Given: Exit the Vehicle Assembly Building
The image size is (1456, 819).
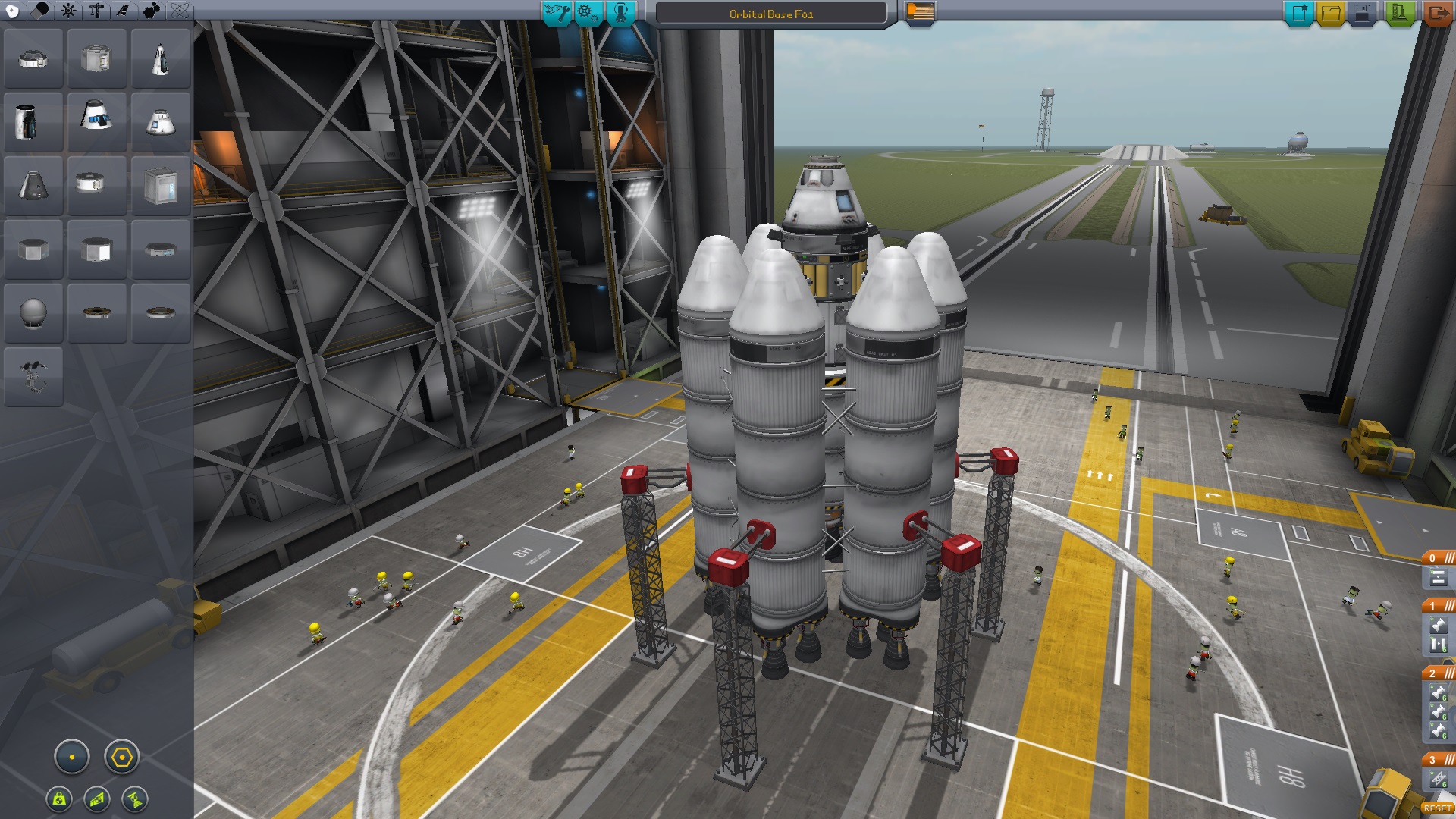Looking at the screenshot, I should pyautogui.click(x=1436, y=13).
